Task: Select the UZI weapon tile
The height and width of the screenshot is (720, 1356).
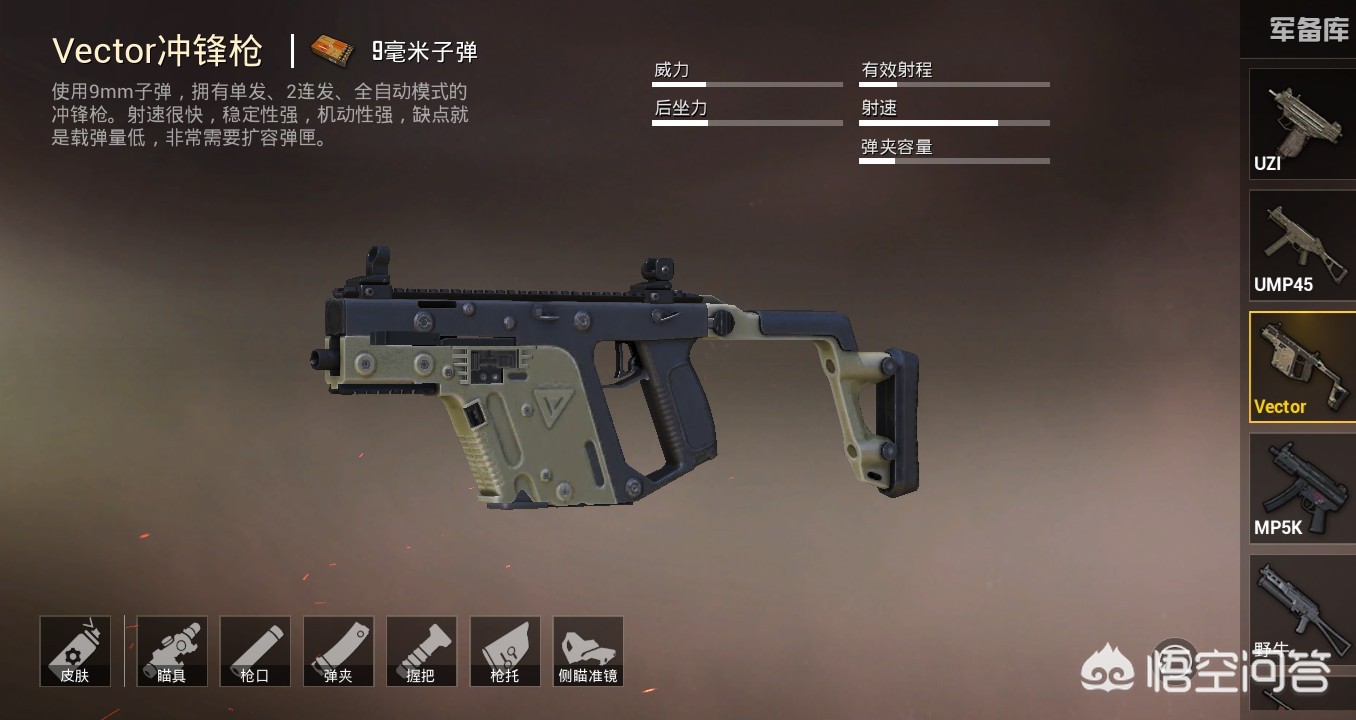Action: click(1301, 124)
